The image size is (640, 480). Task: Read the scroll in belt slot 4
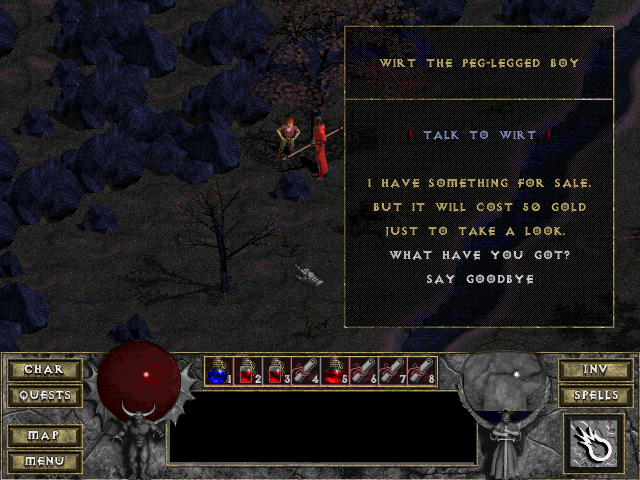[x=306, y=372]
